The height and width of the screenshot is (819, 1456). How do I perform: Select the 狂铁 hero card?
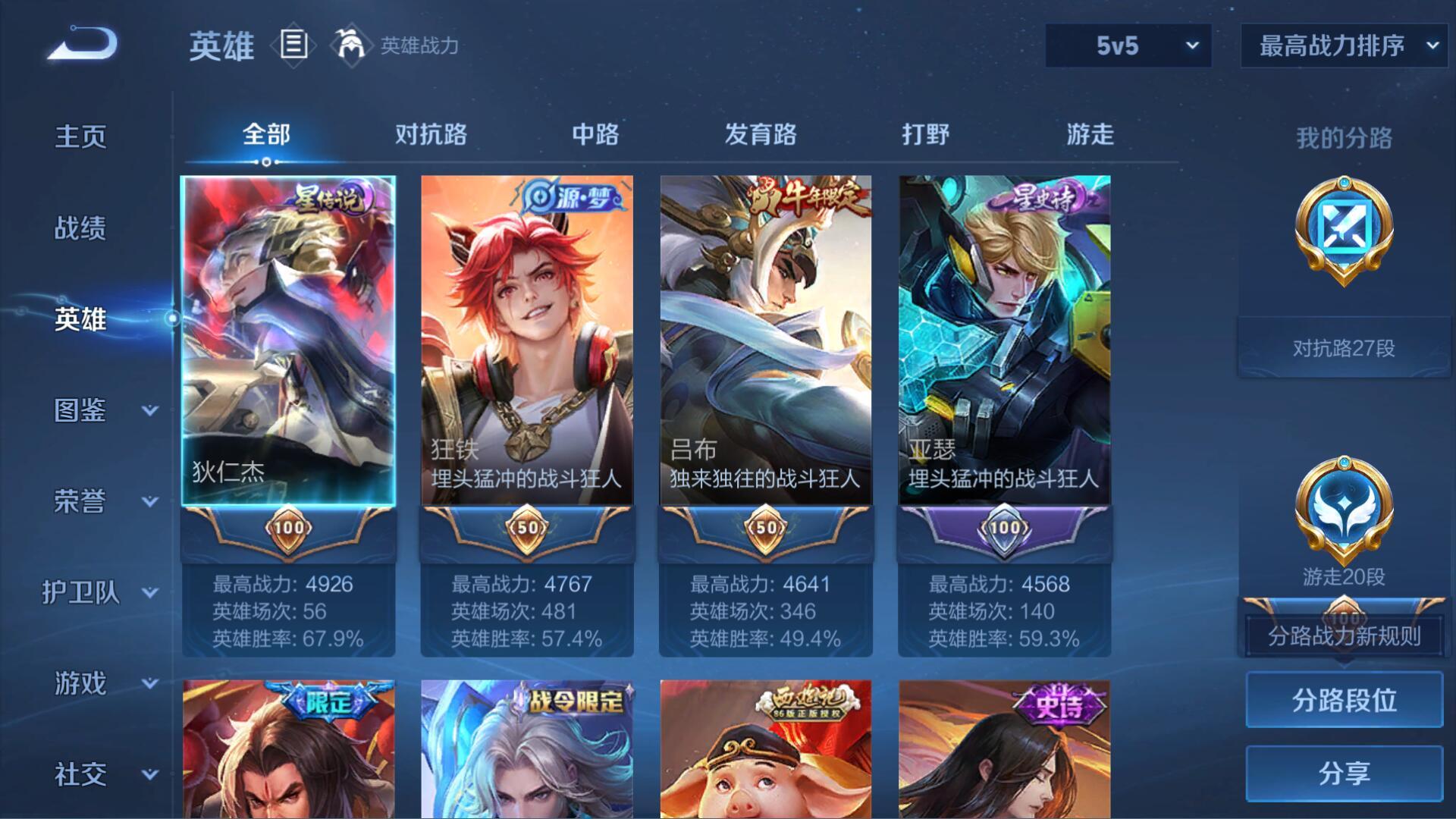click(x=527, y=341)
